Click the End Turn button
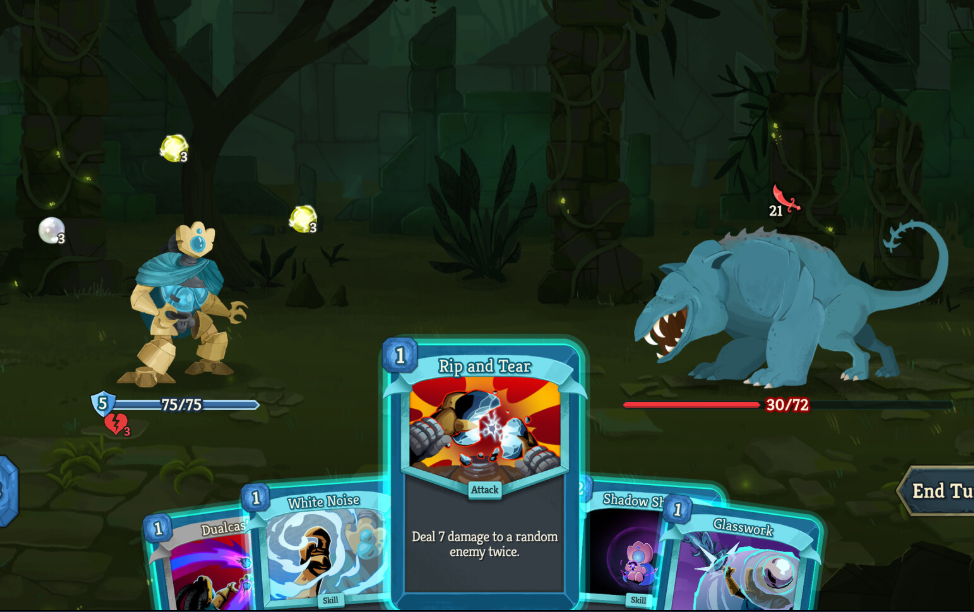The image size is (974, 612). (x=938, y=491)
